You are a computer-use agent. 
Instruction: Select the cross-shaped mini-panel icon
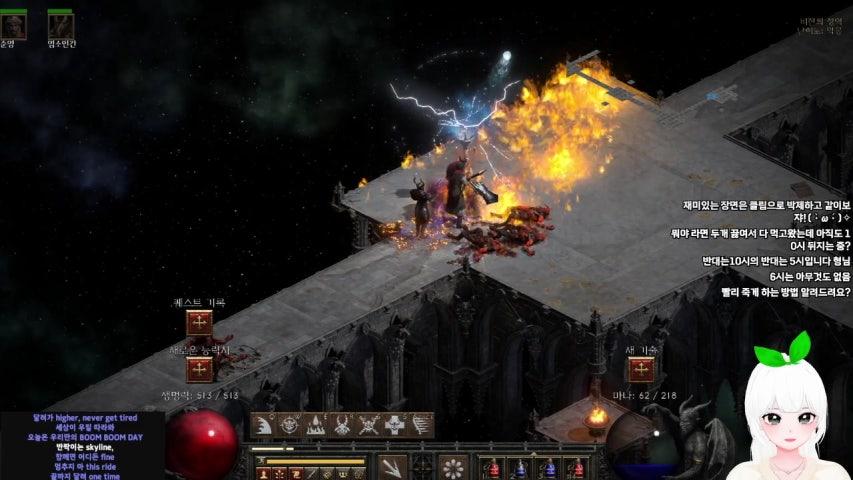point(395,424)
